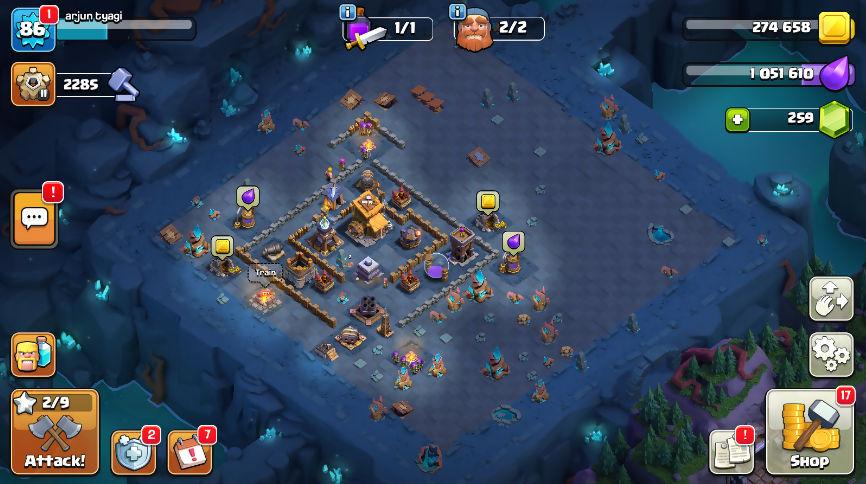The width and height of the screenshot is (866, 484).
Task: Open the trophy league badge showing 2285
Action: pyautogui.click(x=33, y=84)
